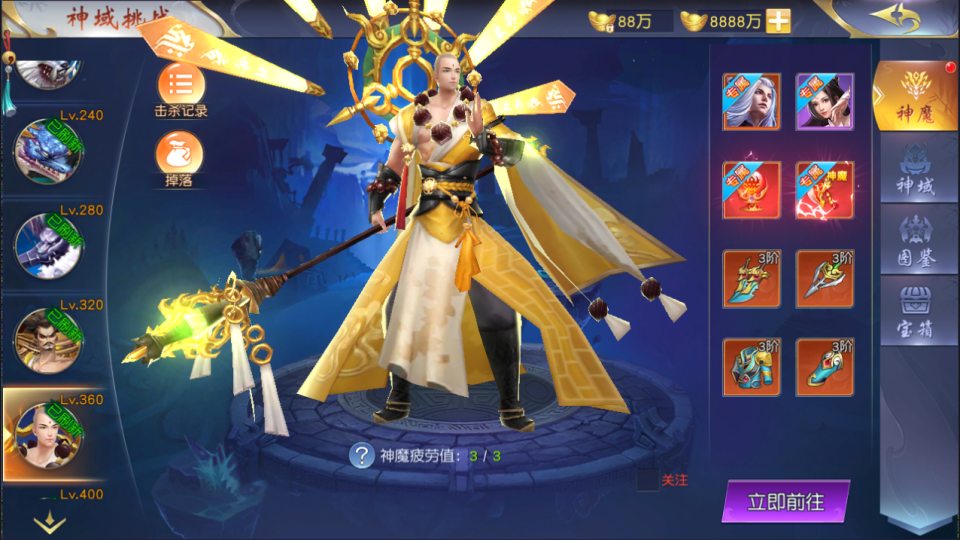Inspect the 神魔 red lightning reward item
The width and height of the screenshot is (960, 540).
(825, 190)
